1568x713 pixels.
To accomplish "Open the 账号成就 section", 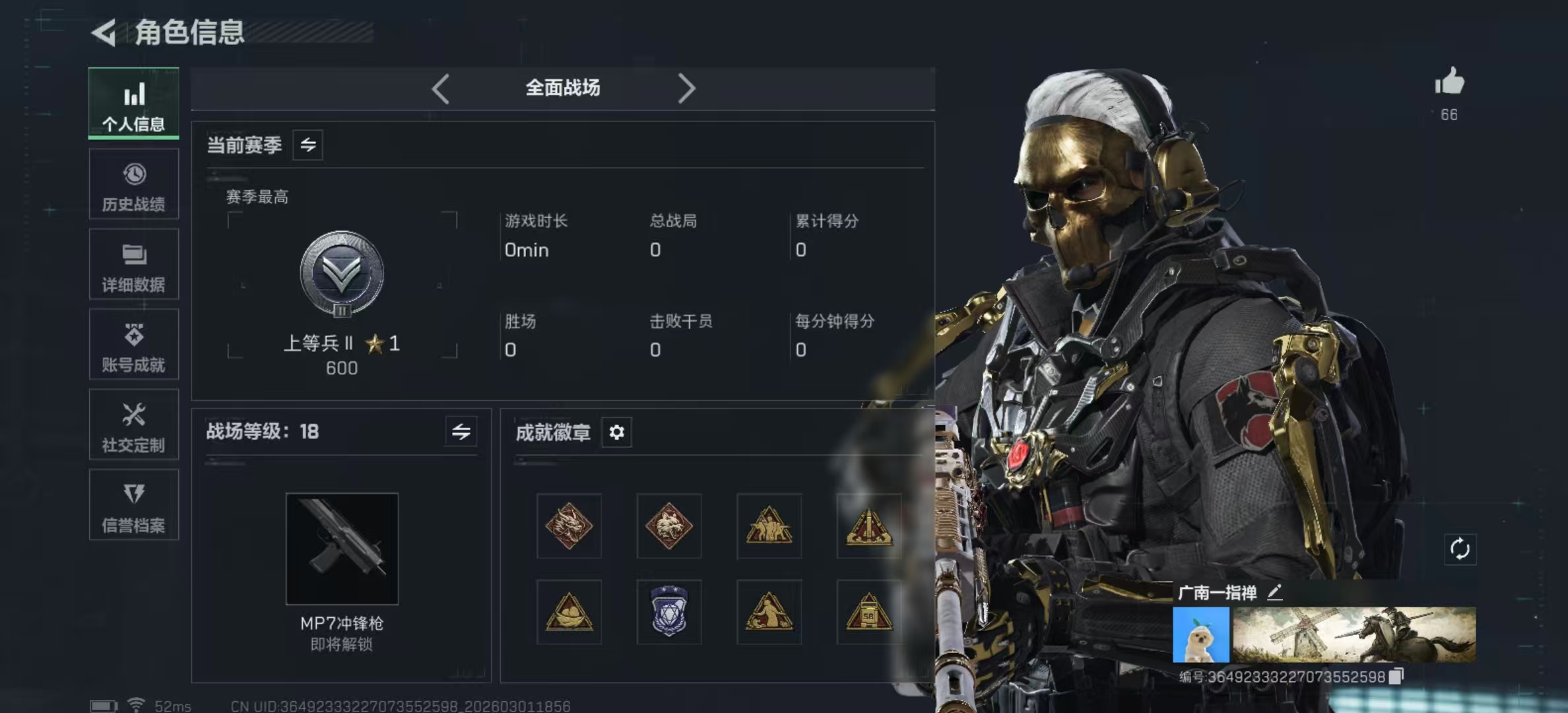I will [x=133, y=345].
